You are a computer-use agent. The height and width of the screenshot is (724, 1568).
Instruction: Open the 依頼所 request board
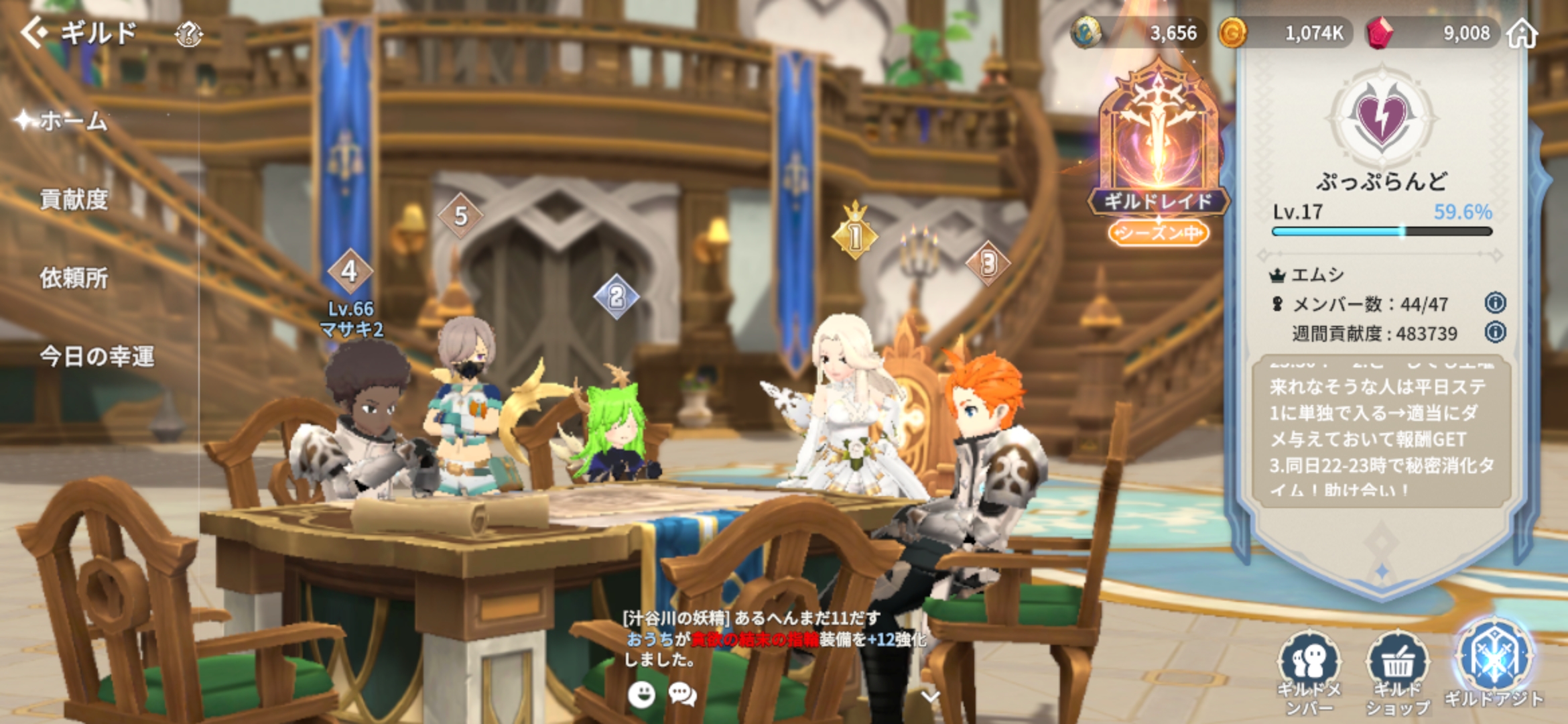pyautogui.click(x=74, y=278)
